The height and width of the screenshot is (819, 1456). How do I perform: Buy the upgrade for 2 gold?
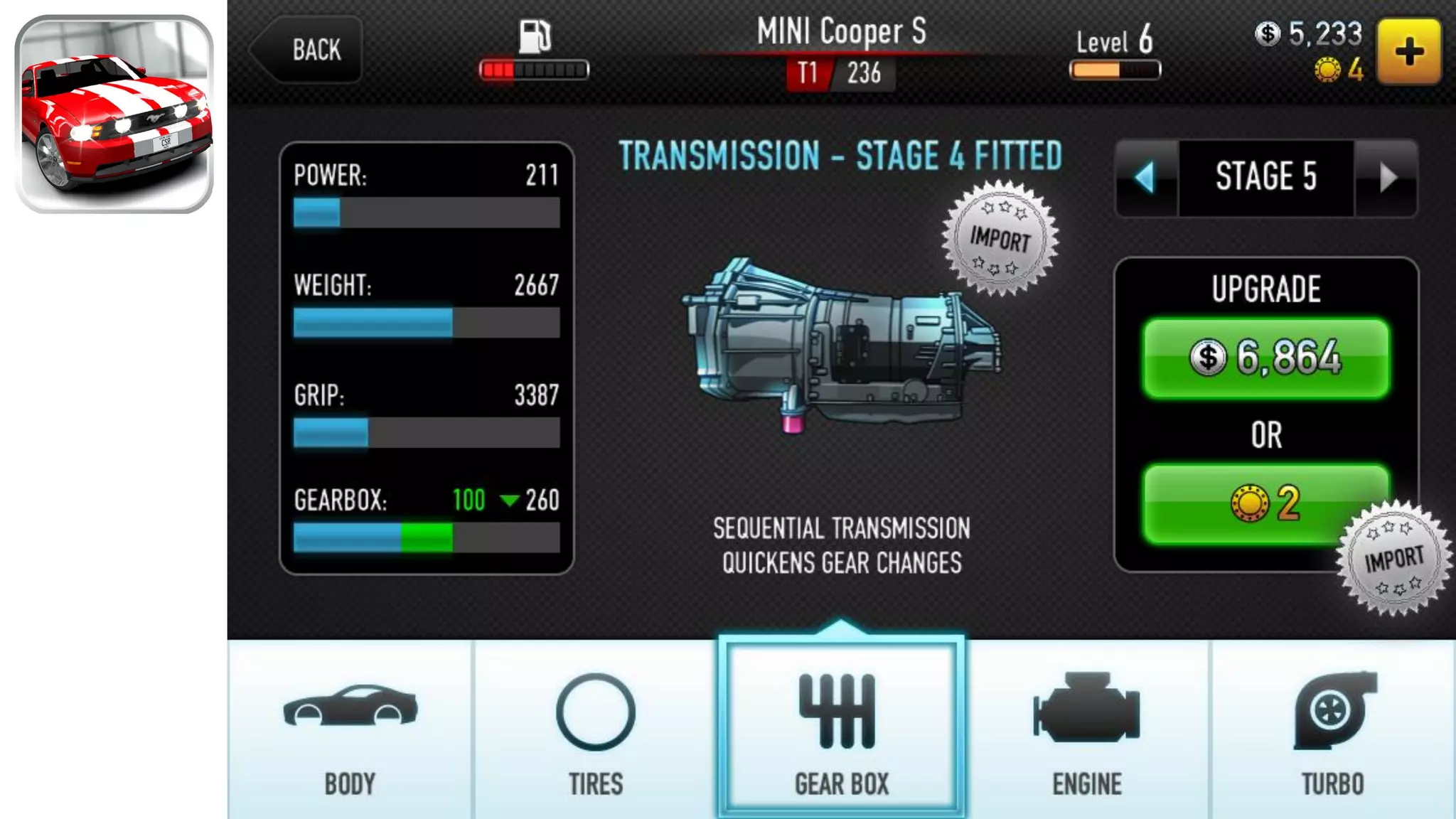[x=1265, y=503]
